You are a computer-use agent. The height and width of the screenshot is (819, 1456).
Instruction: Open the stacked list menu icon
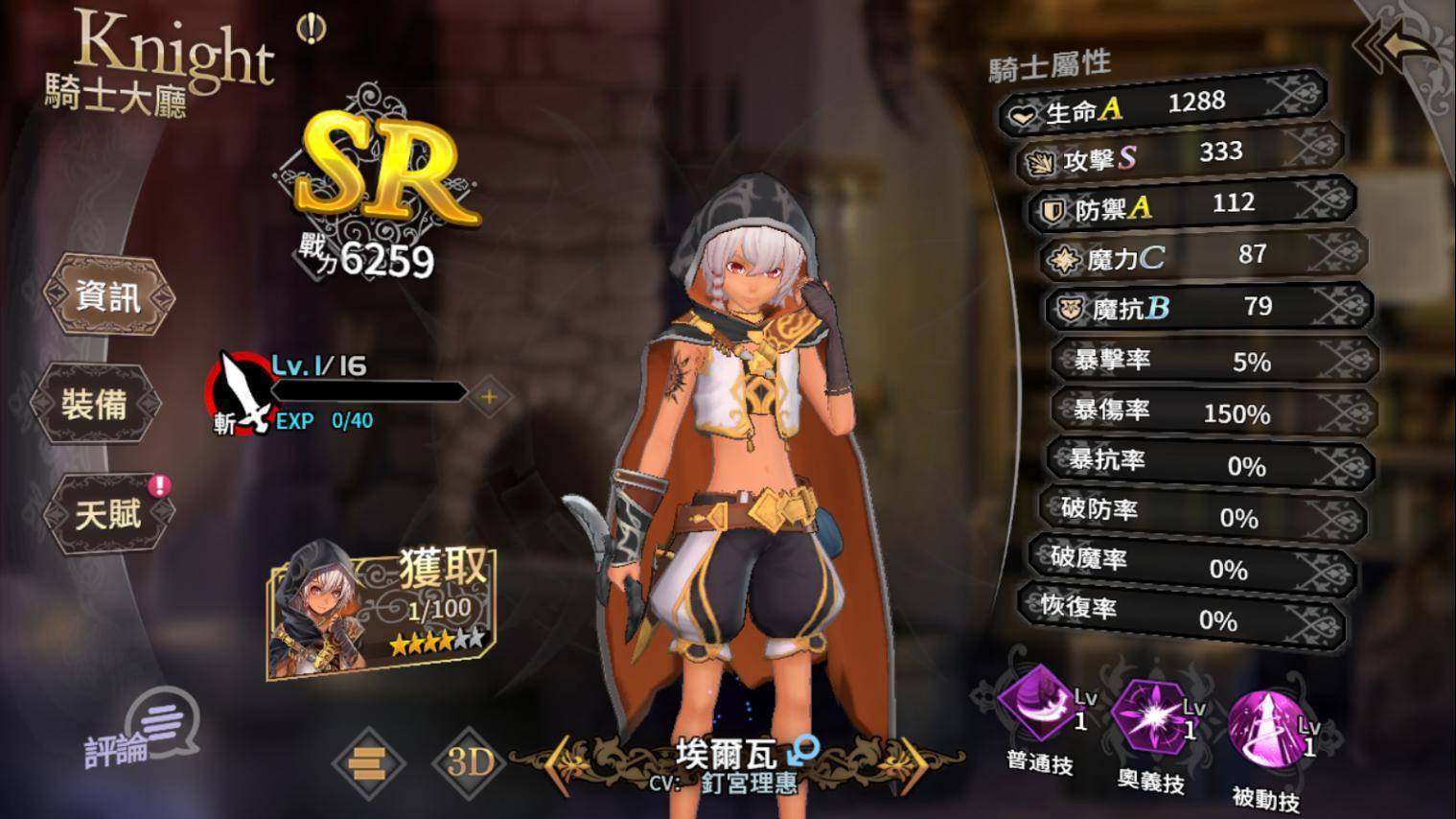[368, 762]
